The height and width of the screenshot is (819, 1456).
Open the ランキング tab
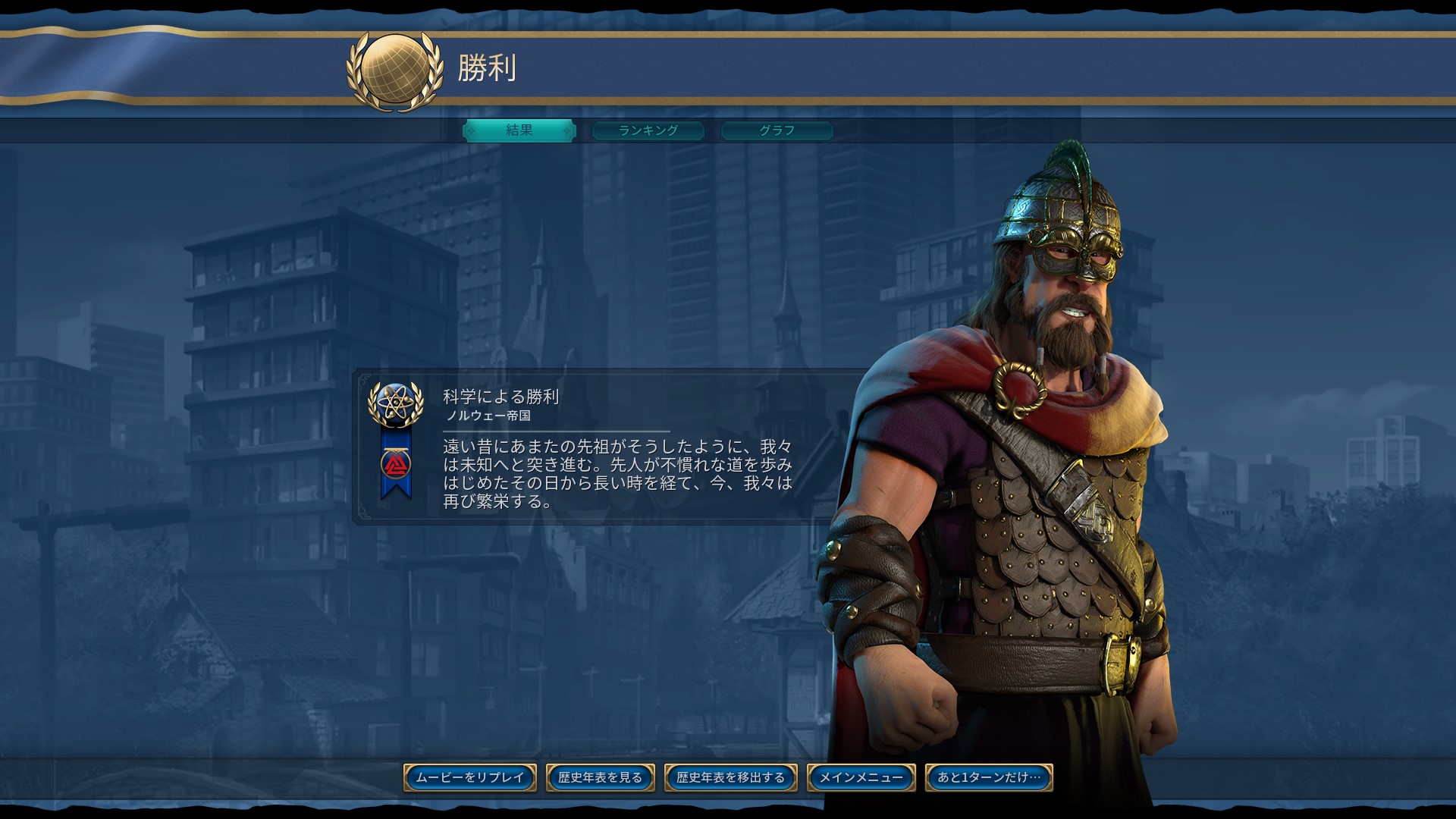[x=648, y=130]
